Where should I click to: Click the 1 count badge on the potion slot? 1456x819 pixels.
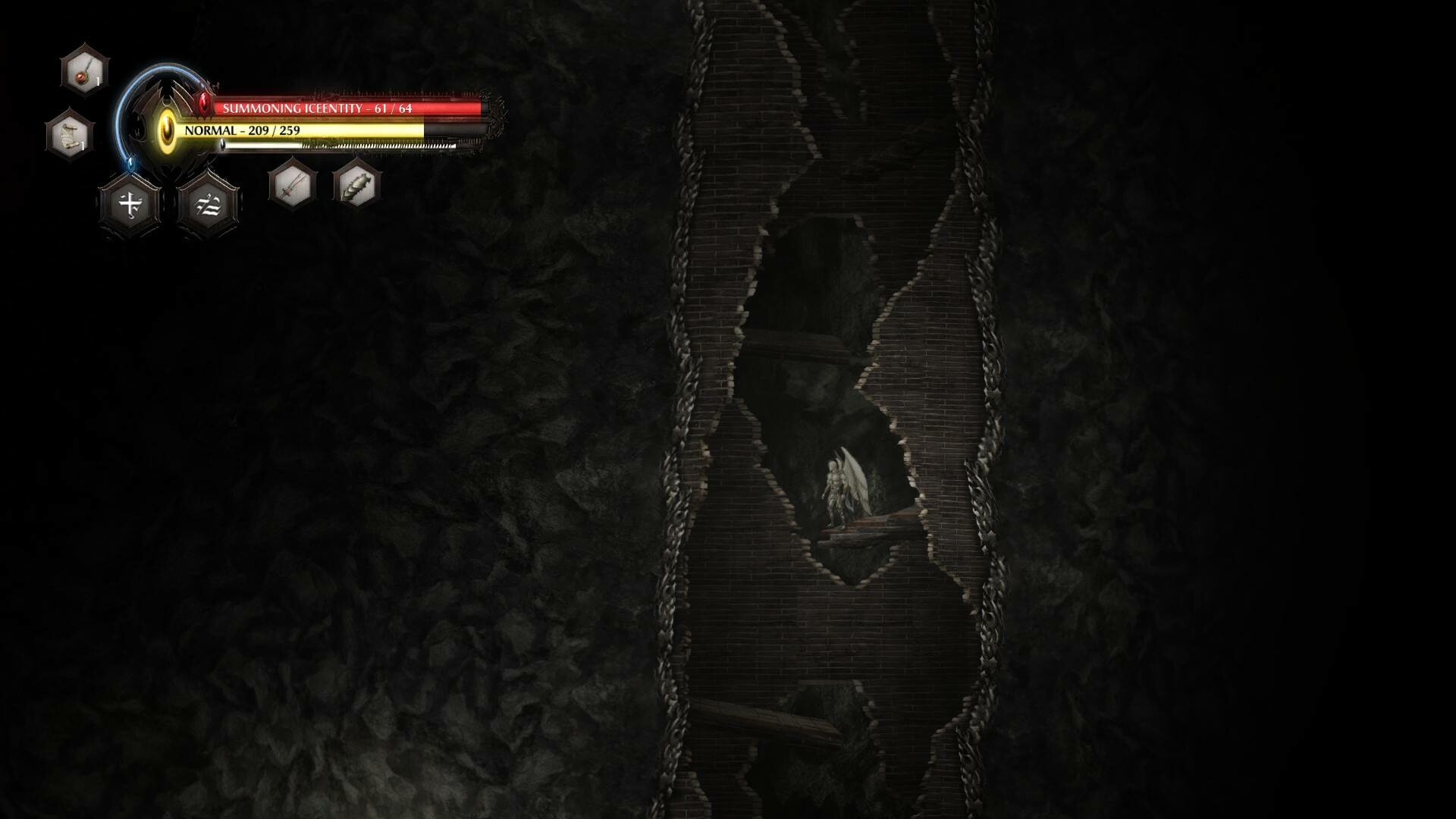pos(97,80)
